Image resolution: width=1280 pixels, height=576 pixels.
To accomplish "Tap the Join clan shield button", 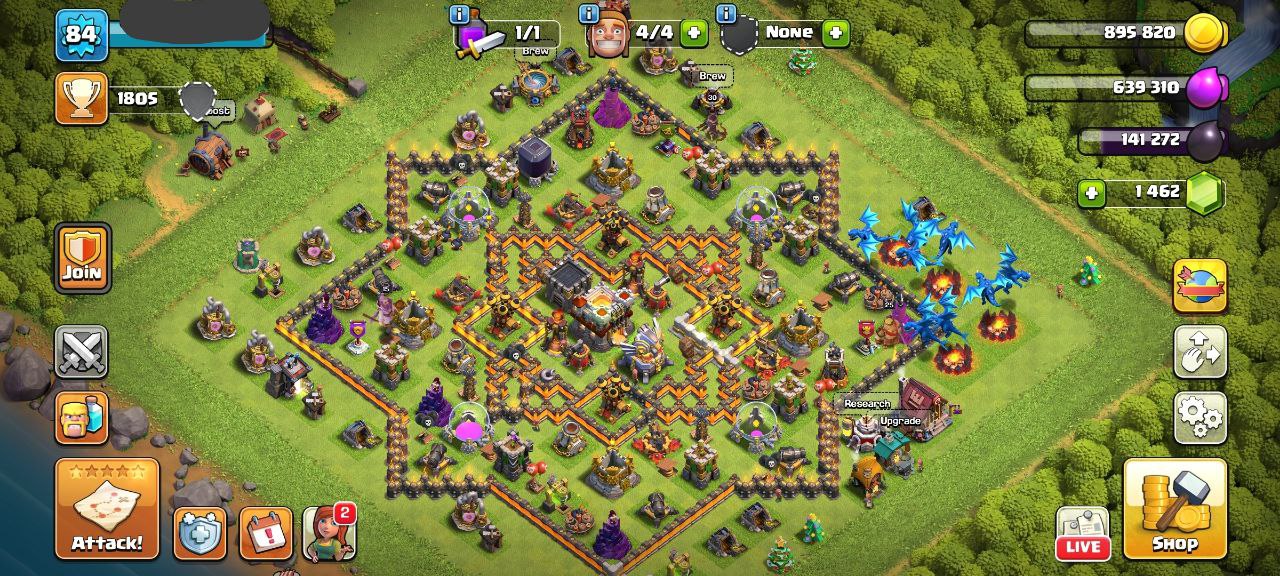I will [x=82, y=257].
